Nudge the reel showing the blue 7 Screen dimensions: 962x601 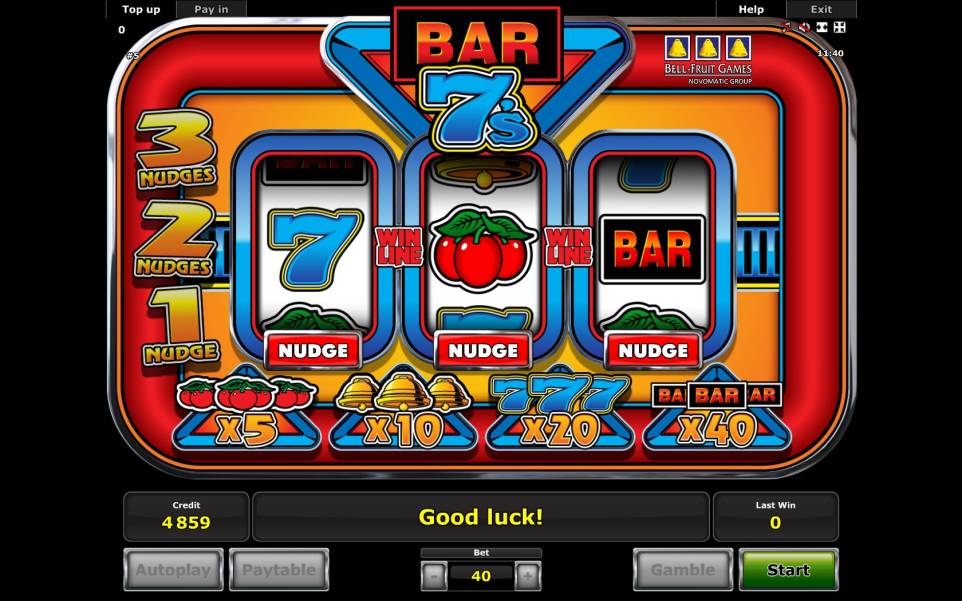click(x=313, y=351)
